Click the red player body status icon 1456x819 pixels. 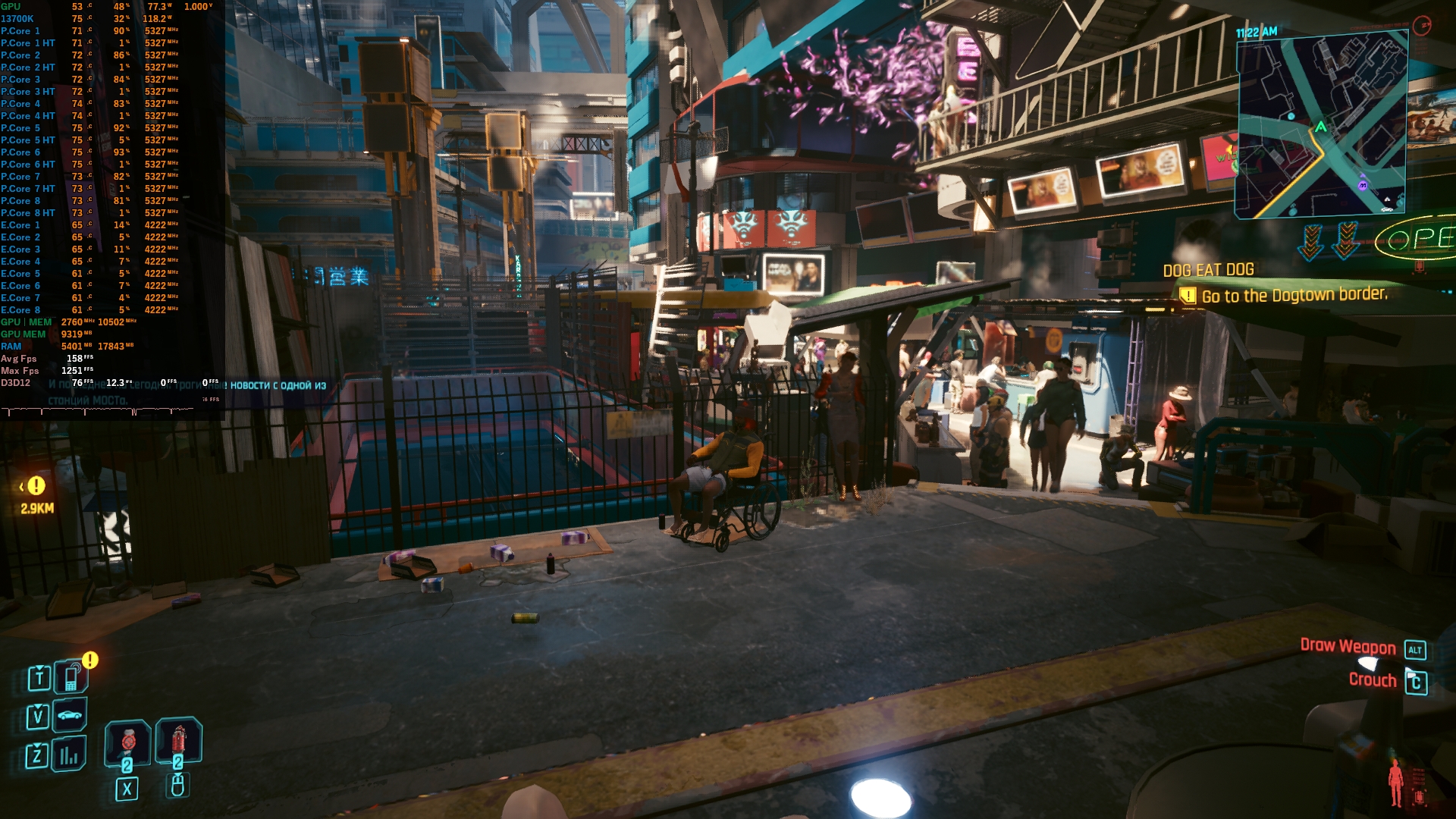click(1395, 782)
